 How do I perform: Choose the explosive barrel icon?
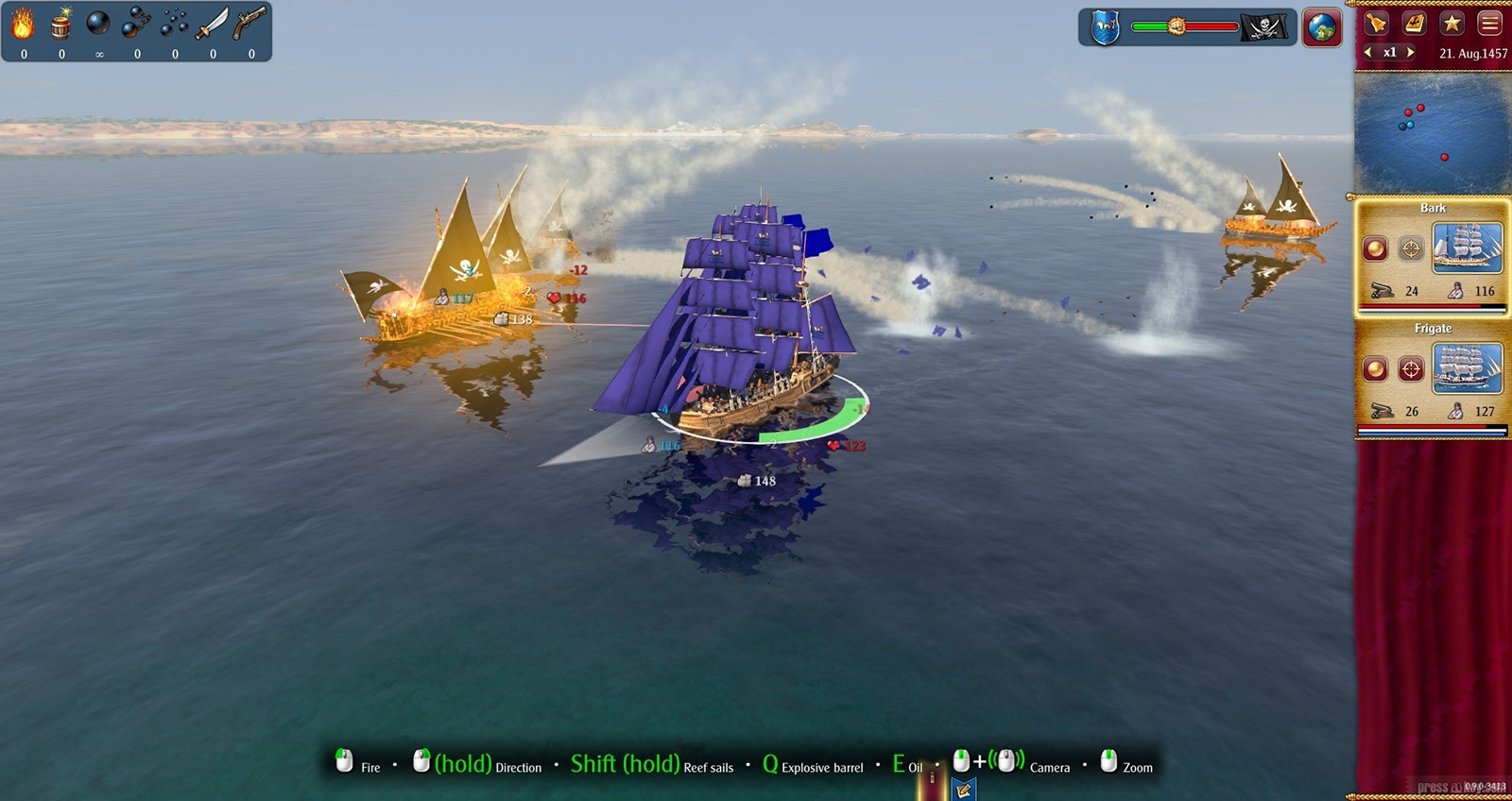61,24
